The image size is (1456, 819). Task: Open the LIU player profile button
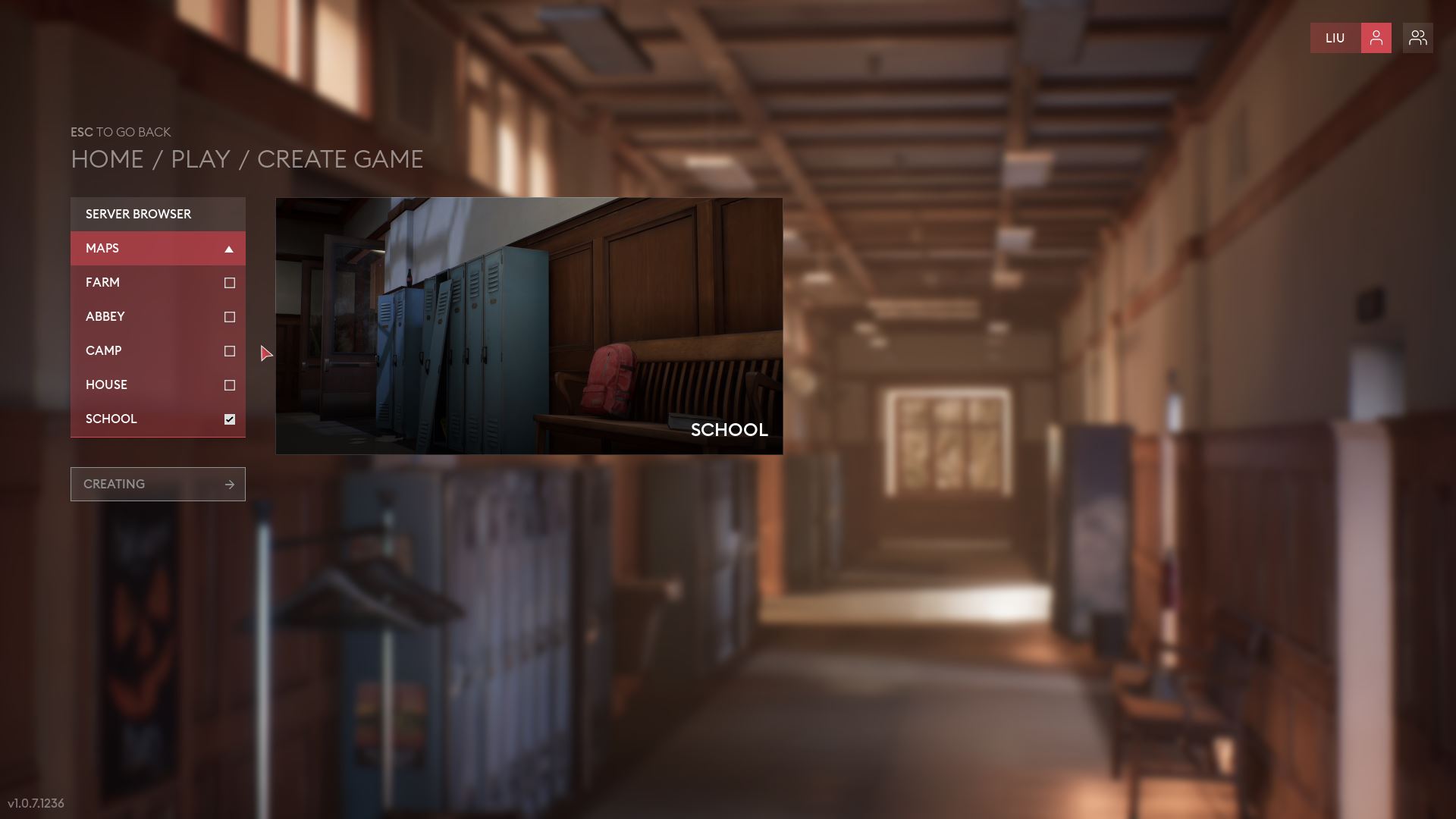coord(1350,38)
